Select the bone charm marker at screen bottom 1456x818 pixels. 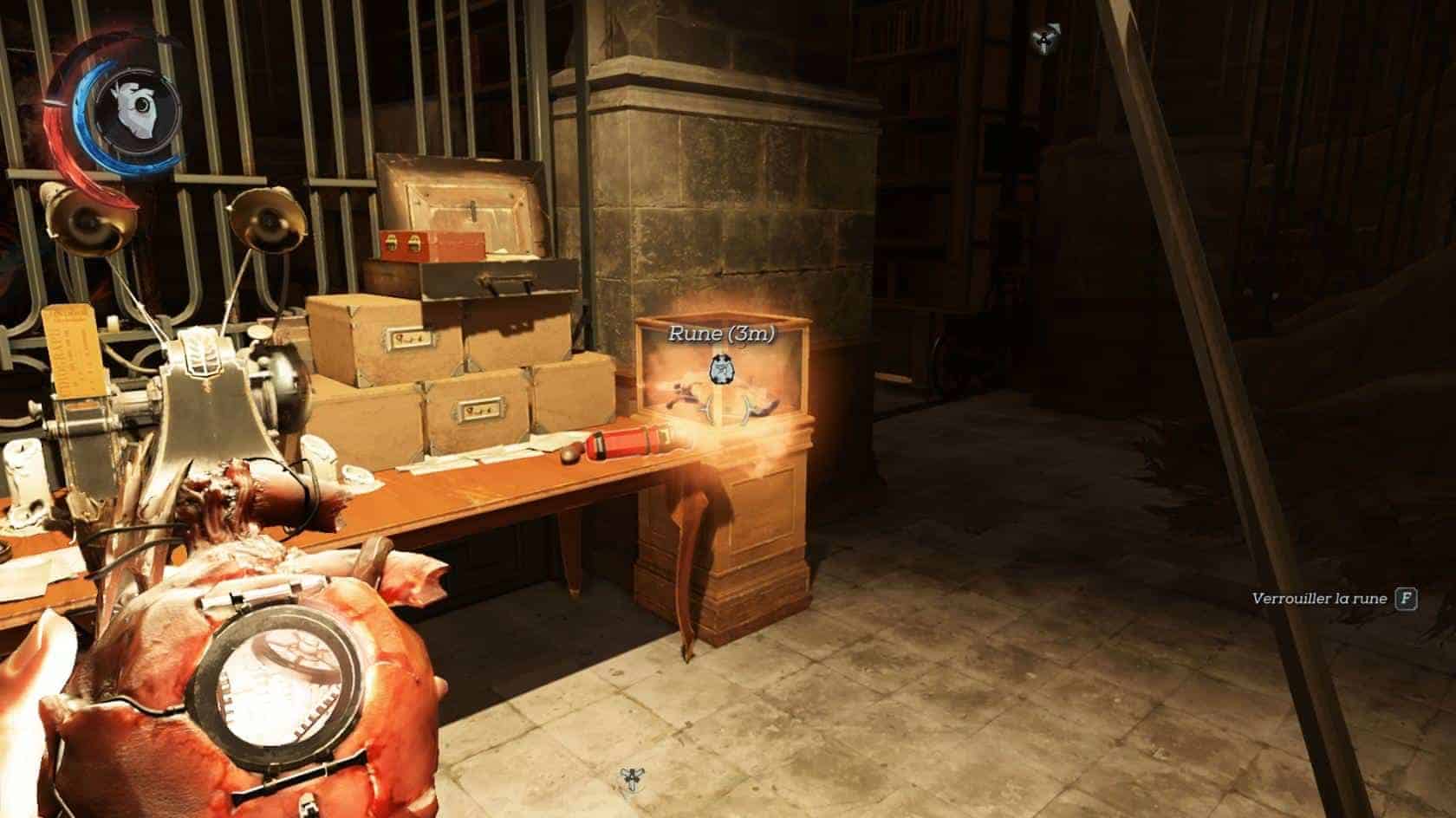(x=630, y=781)
